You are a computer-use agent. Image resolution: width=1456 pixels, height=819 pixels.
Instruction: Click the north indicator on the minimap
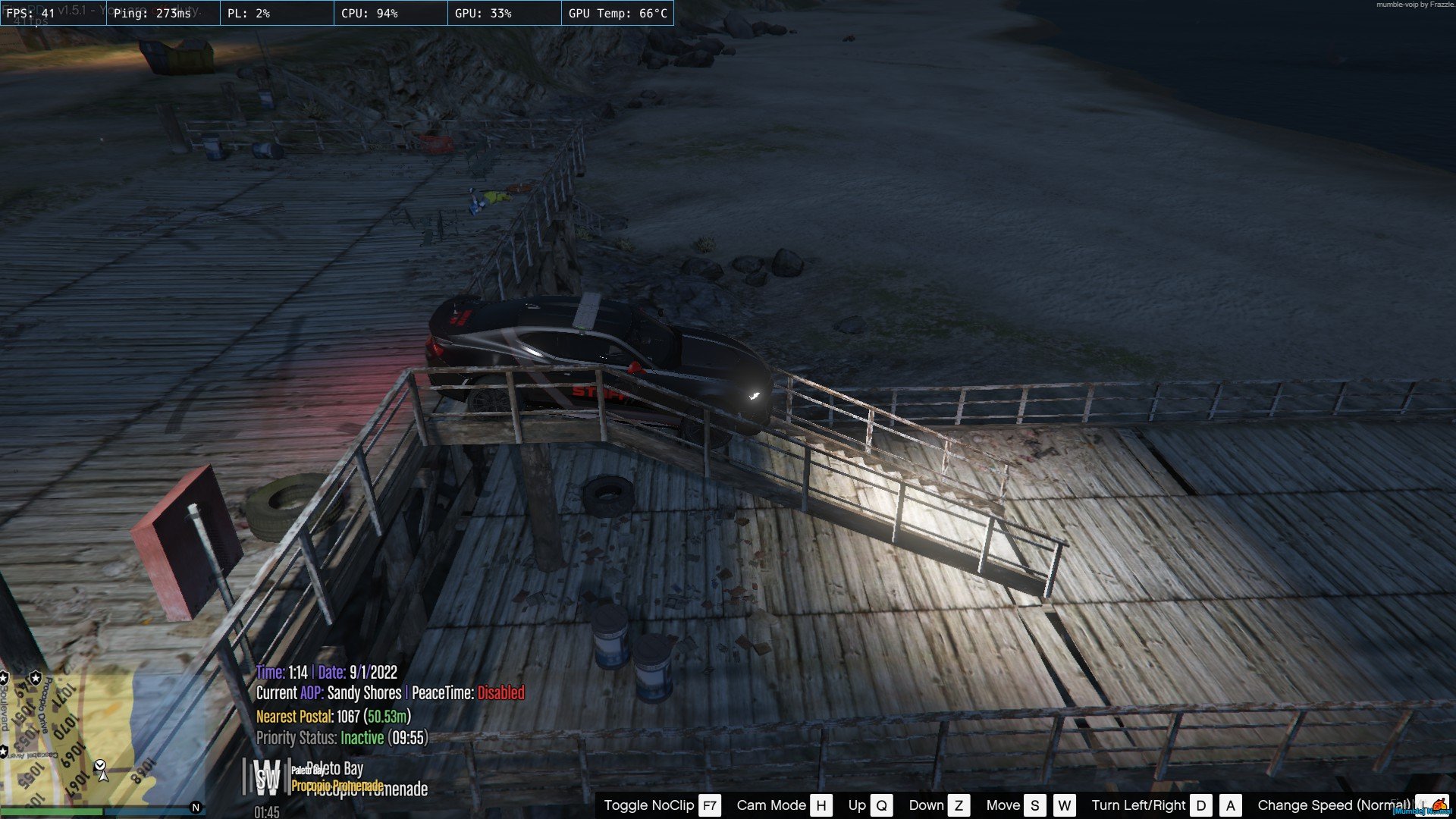[196, 808]
